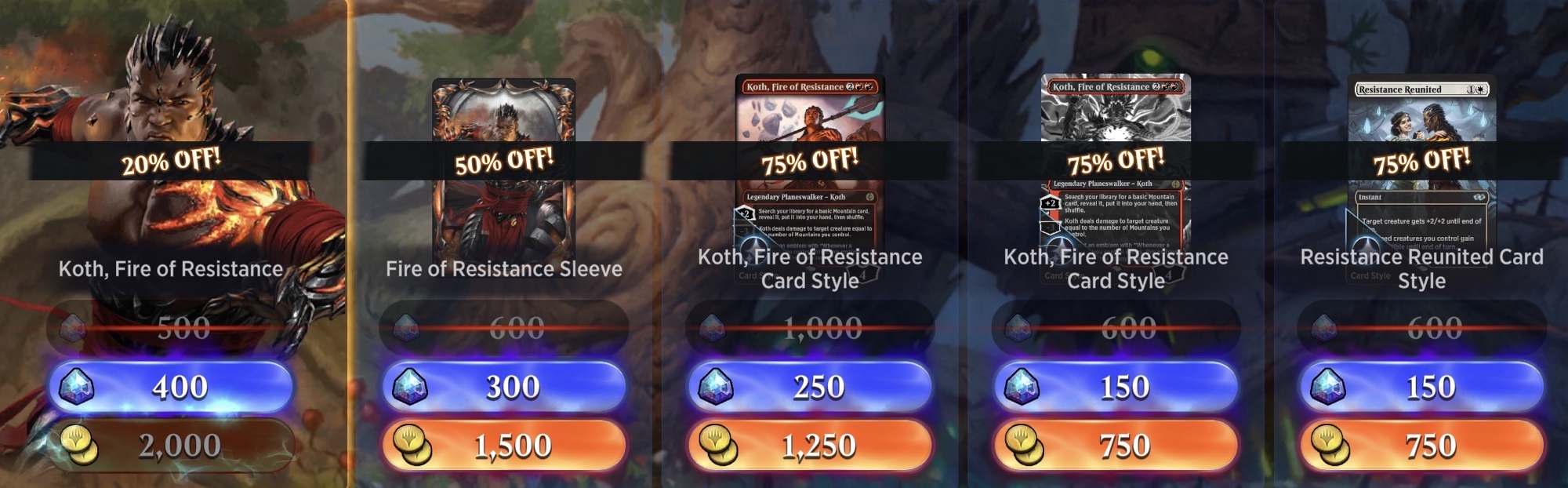Purchase Fire of Resistance Sleeve for 1,500 gold

click(x=504, y=446)
